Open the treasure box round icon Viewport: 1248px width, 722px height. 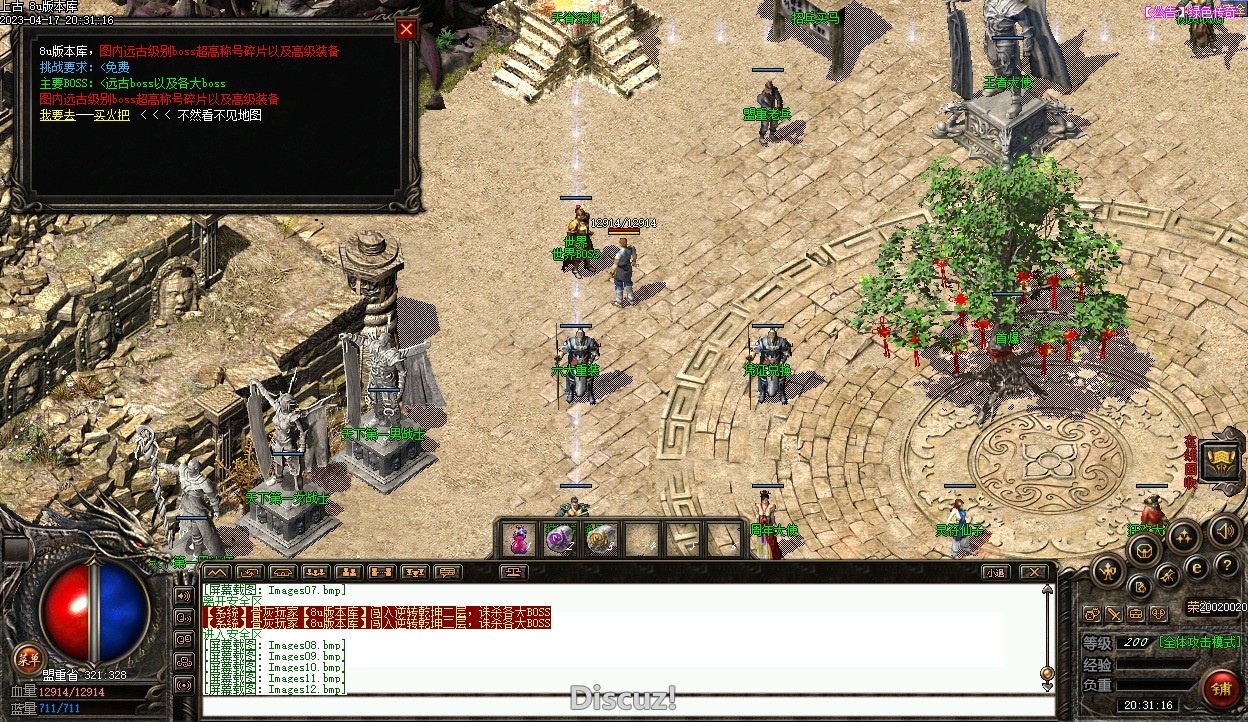(x=1143, y=550)
